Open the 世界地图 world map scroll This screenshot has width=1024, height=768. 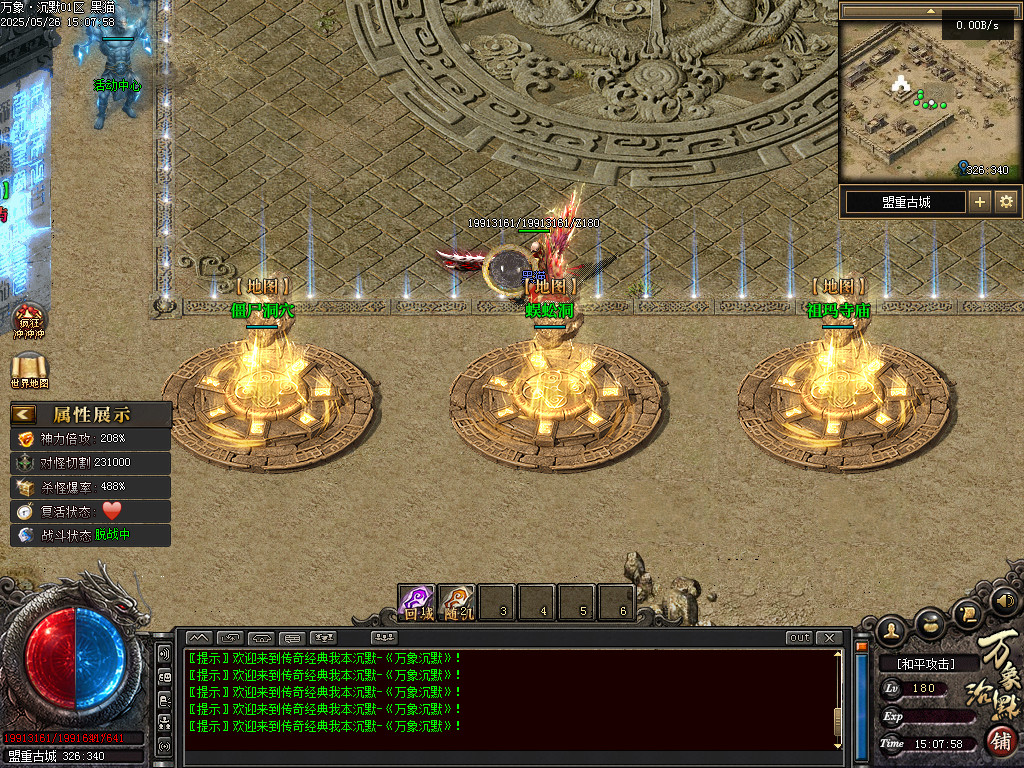click(29, 370)
